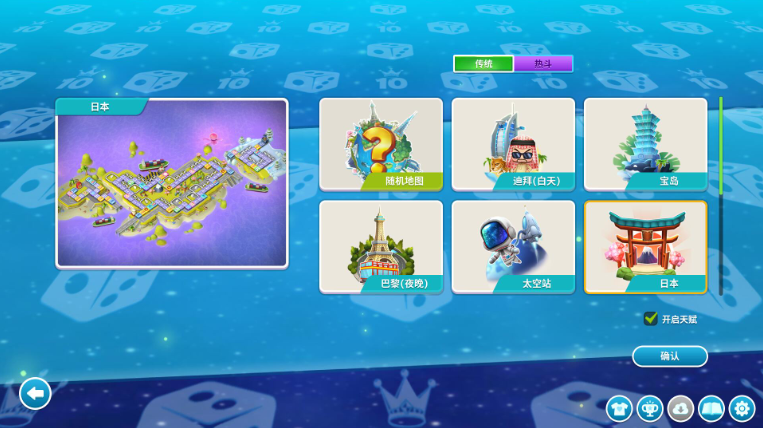The height and width of the screenshot is (428, 763).
Task: Switch to the 热斗 mode tab
Action: click(x=543, y=64)
